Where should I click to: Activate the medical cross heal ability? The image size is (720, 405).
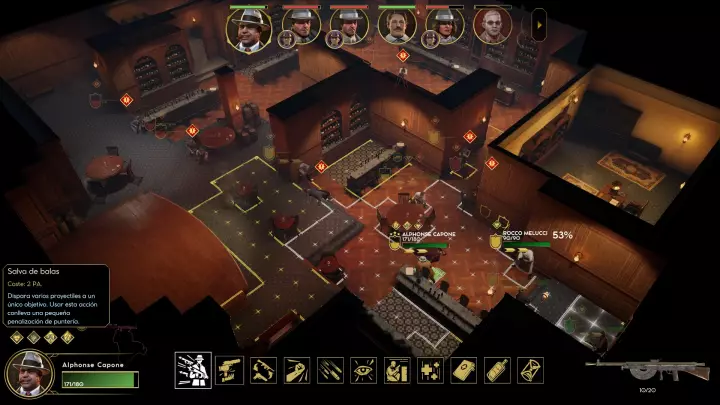point(431,370)
